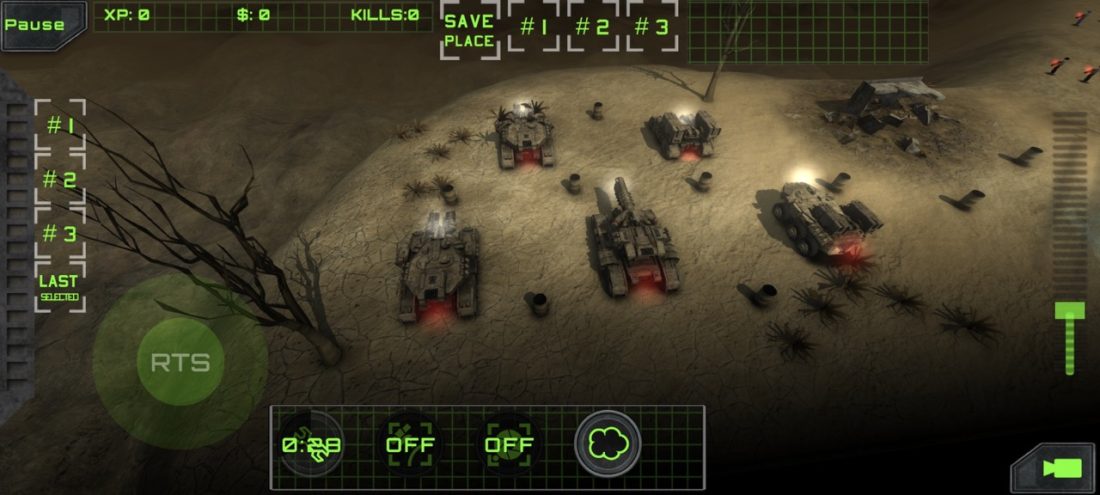1100x495 pixels.
Task: Pause the game
Action: 36,24
